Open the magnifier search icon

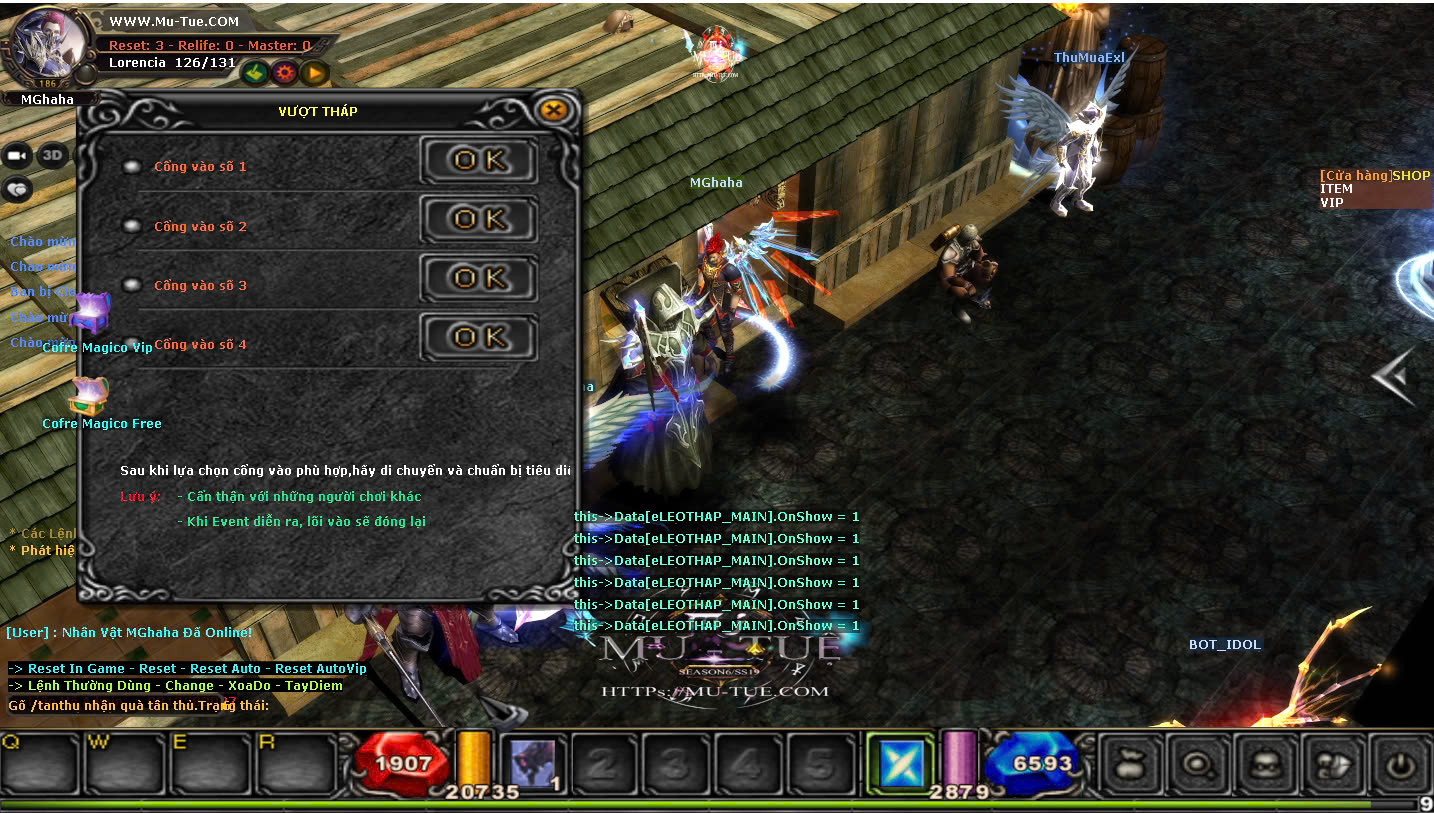1198,765
